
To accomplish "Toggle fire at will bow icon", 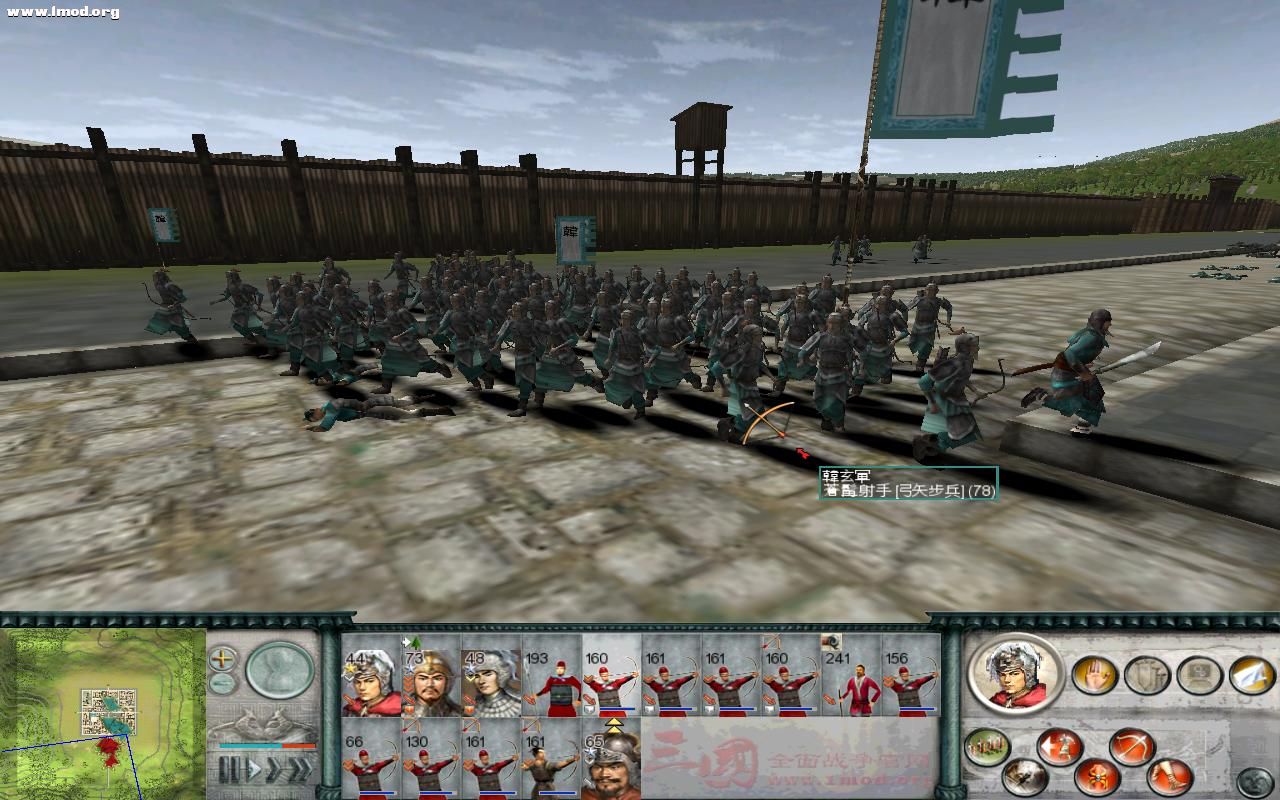I will (x=1131, y=746).
